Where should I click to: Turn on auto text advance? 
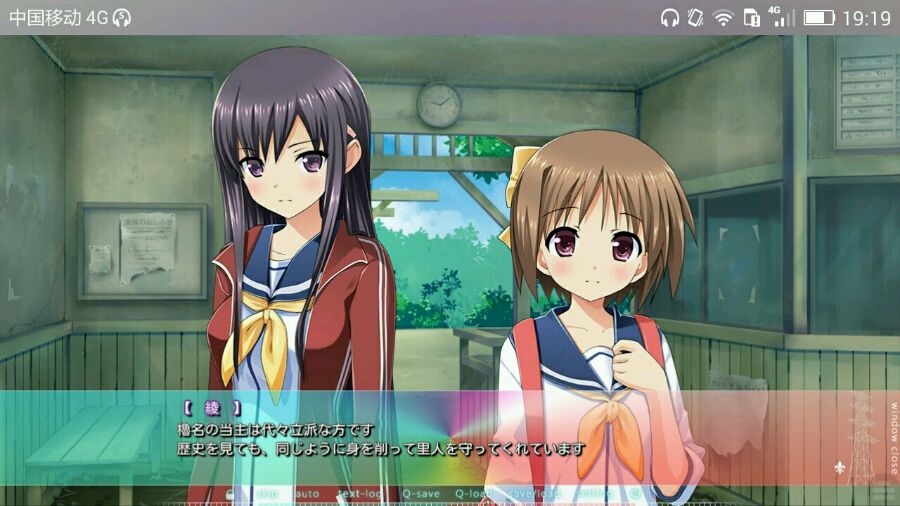[307, 494]
